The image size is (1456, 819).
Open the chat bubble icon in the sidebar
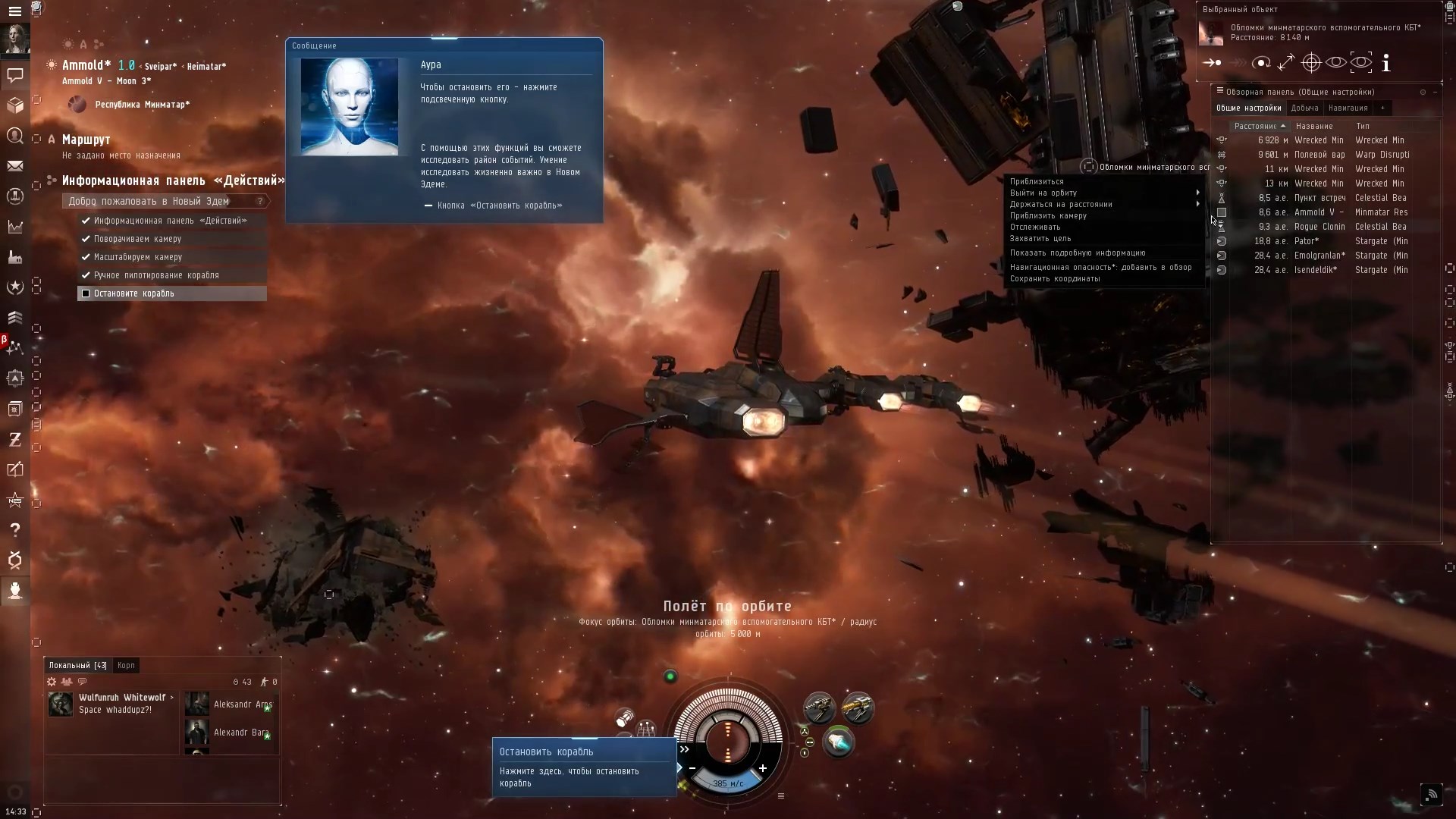pyautogui.click(x=15, y=76)
